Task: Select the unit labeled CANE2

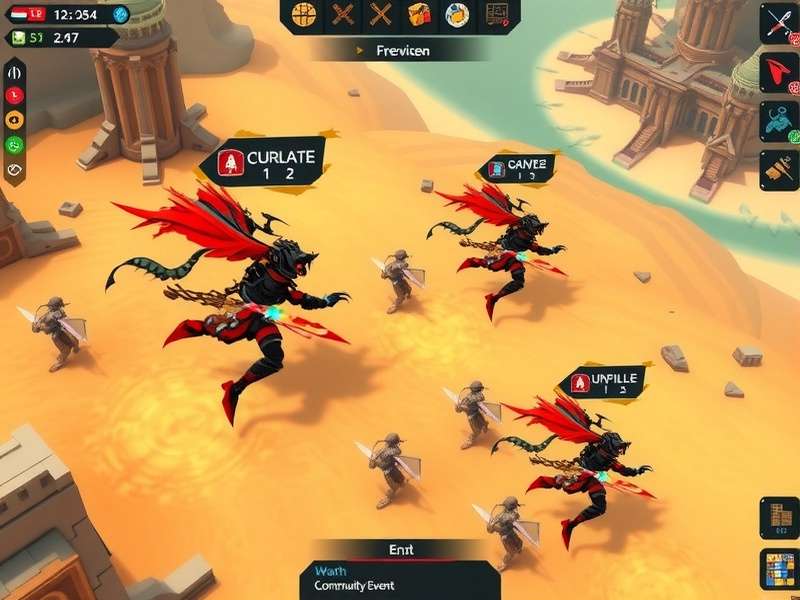Action: [x=517, y=169]
